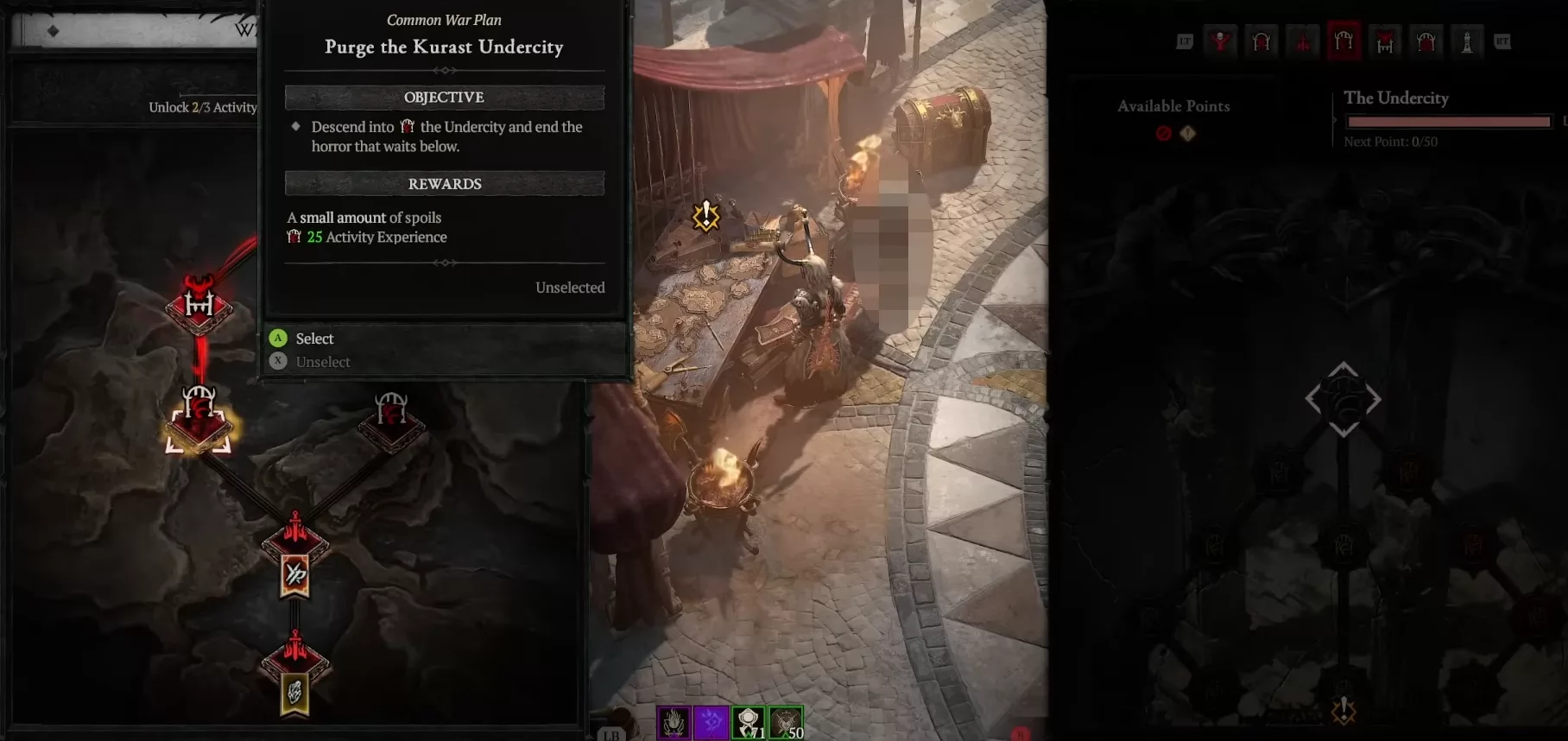This screenshot has width=1568, height=741.
Task: Click the red horned banner node at map top
Action: pos(200,307)
